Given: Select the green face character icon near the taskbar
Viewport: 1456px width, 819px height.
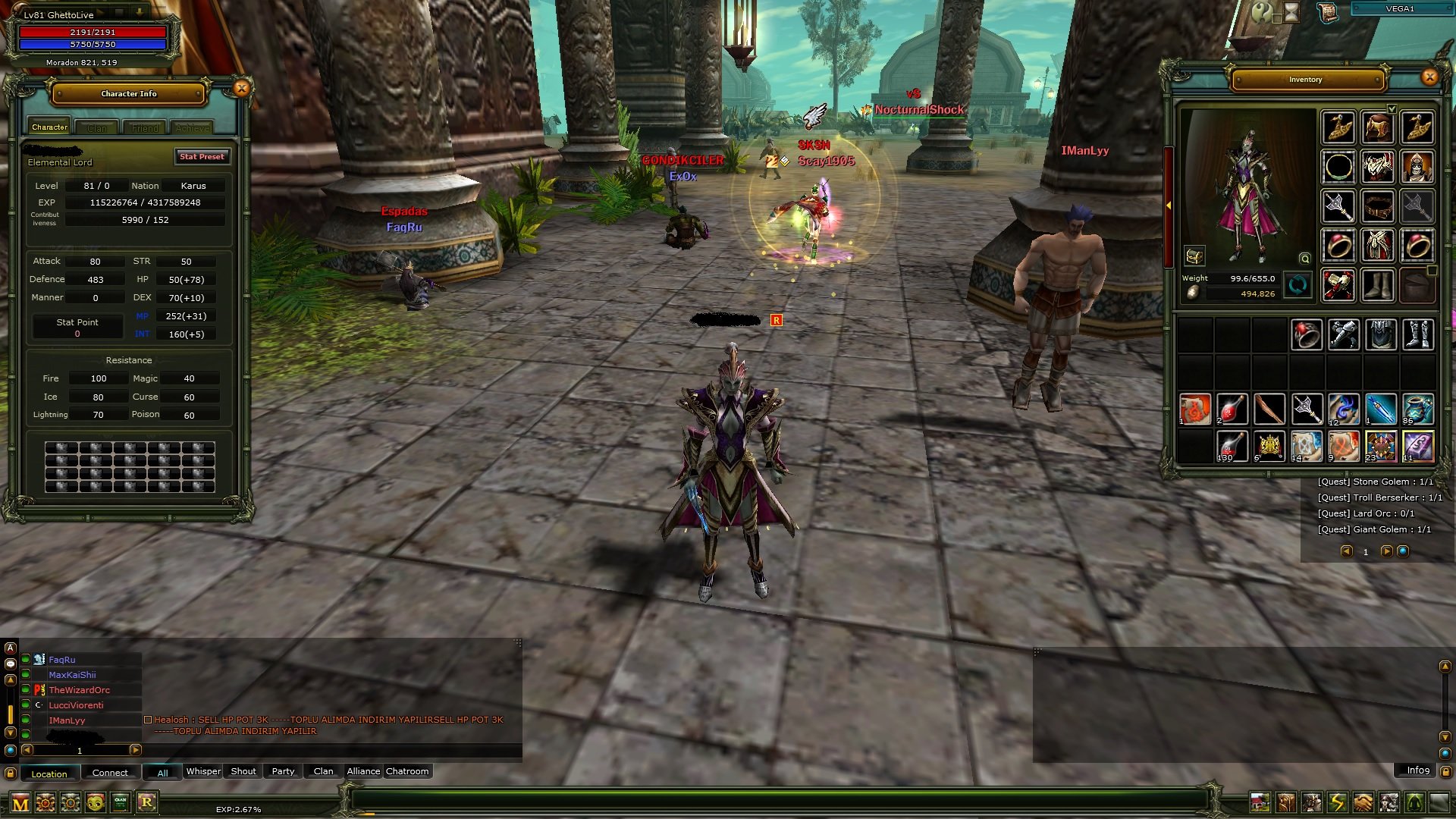Looking at the screenshot, I should [96, 803].
